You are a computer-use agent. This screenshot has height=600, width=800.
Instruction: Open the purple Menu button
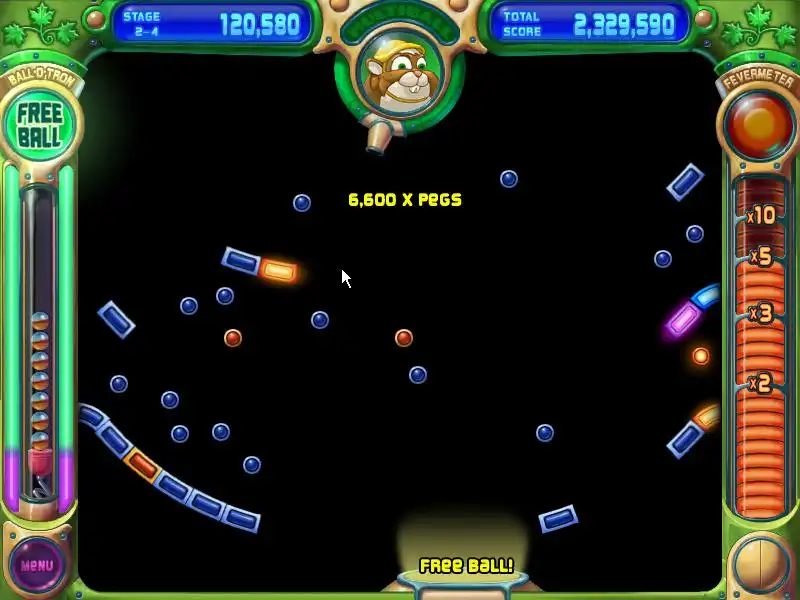(x=37, y=565)
